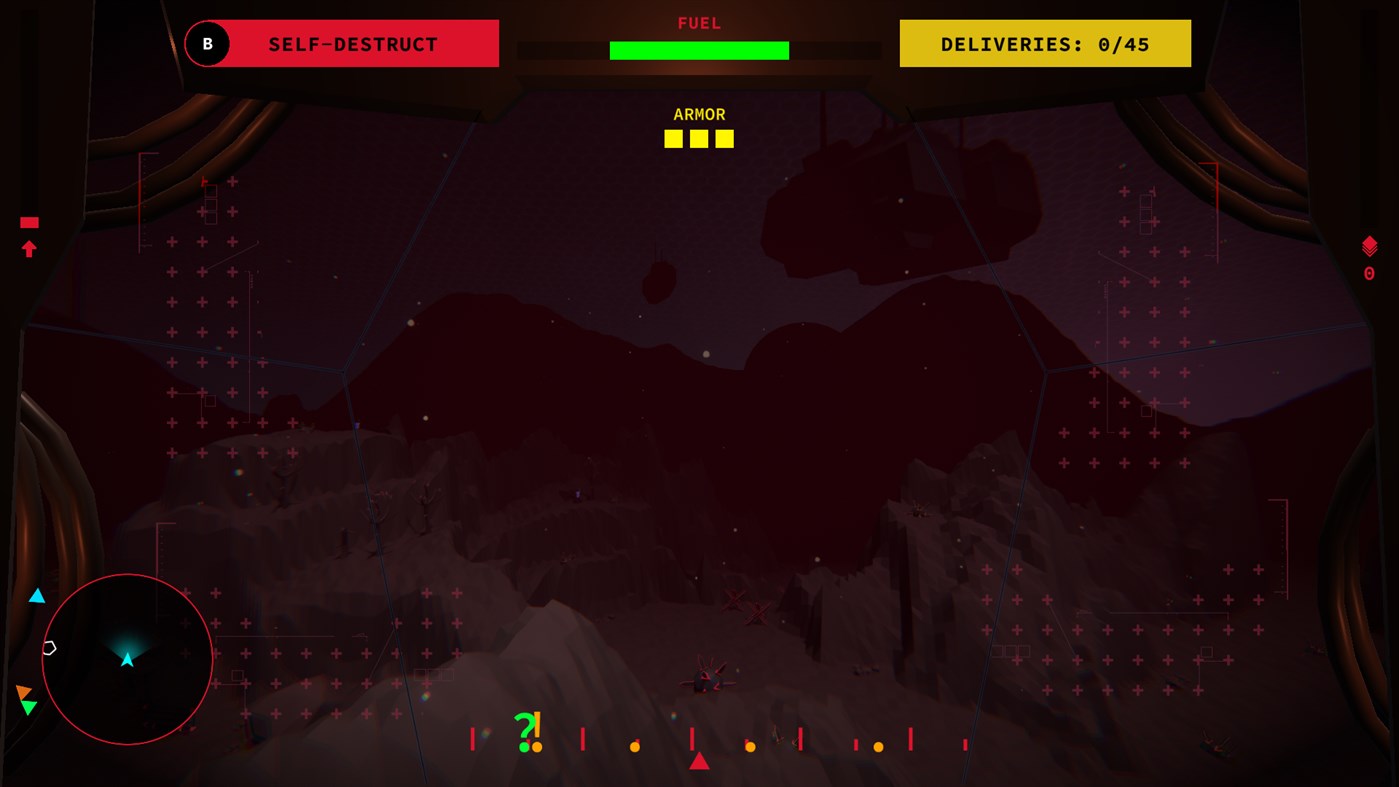
Task: Click the stacked-layers diamond icon
Action: point(1368,245)
